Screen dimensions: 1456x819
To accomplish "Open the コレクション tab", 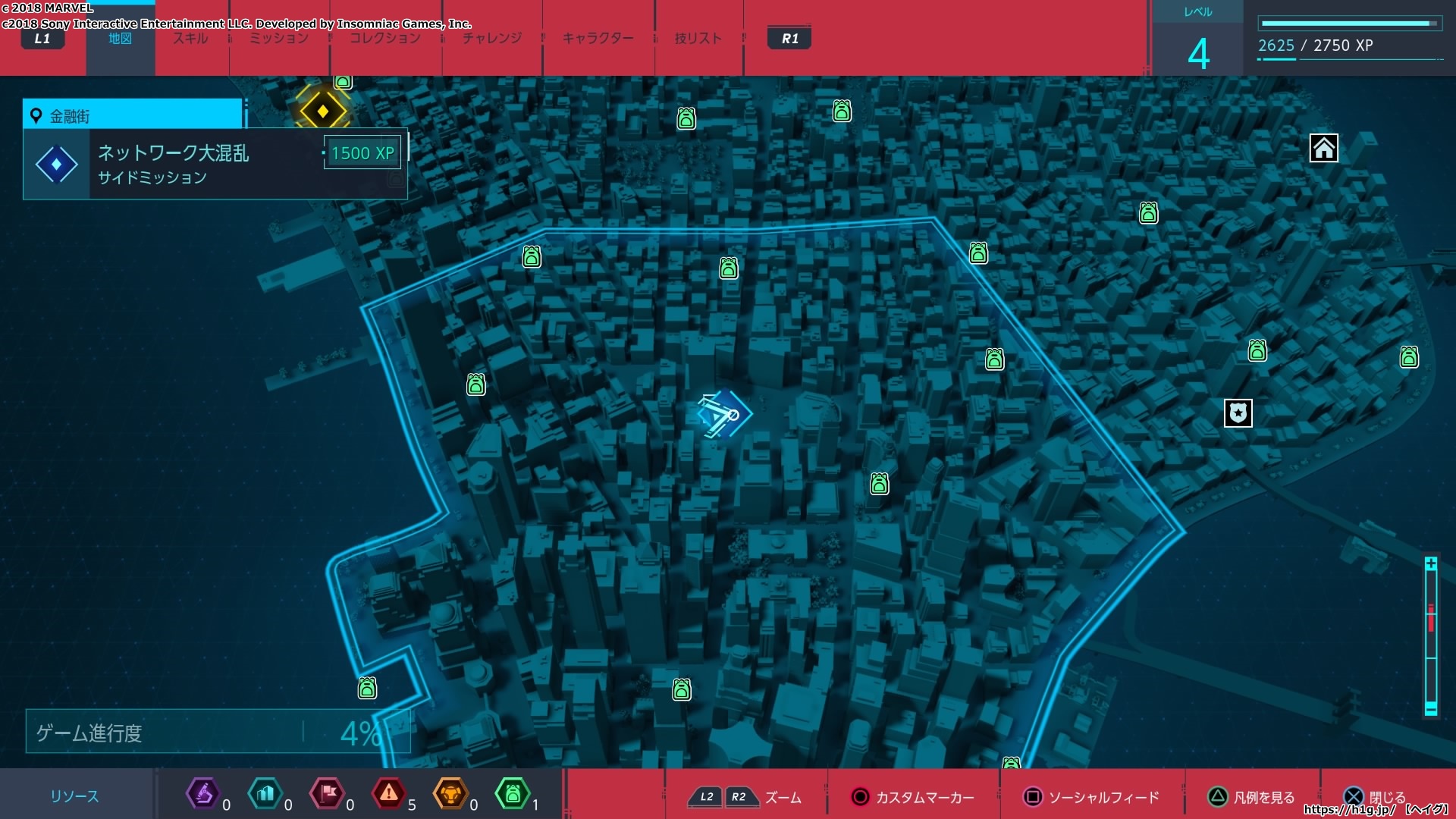I will (x=385, y=39).
